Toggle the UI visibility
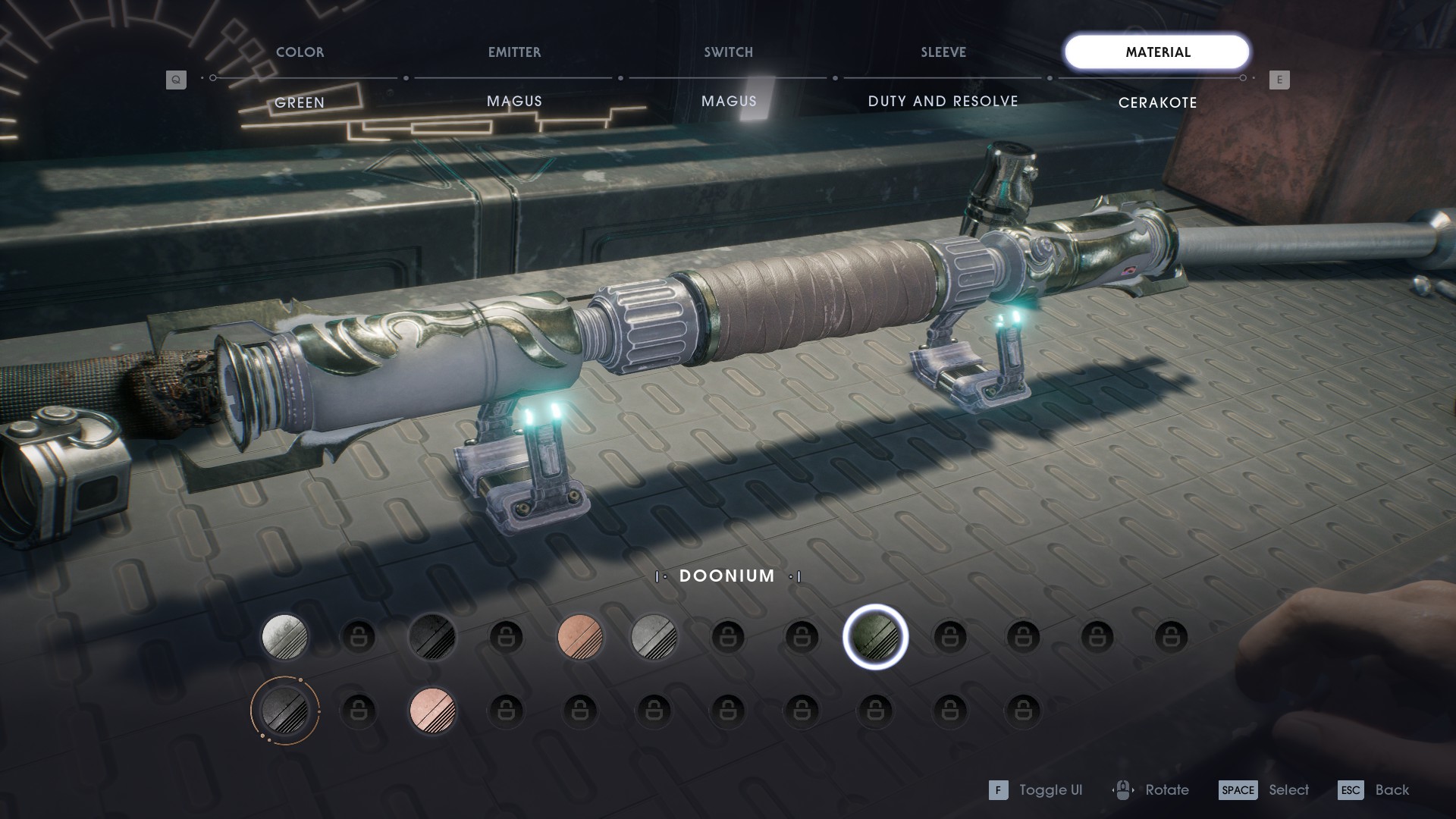 point(1035,790)
